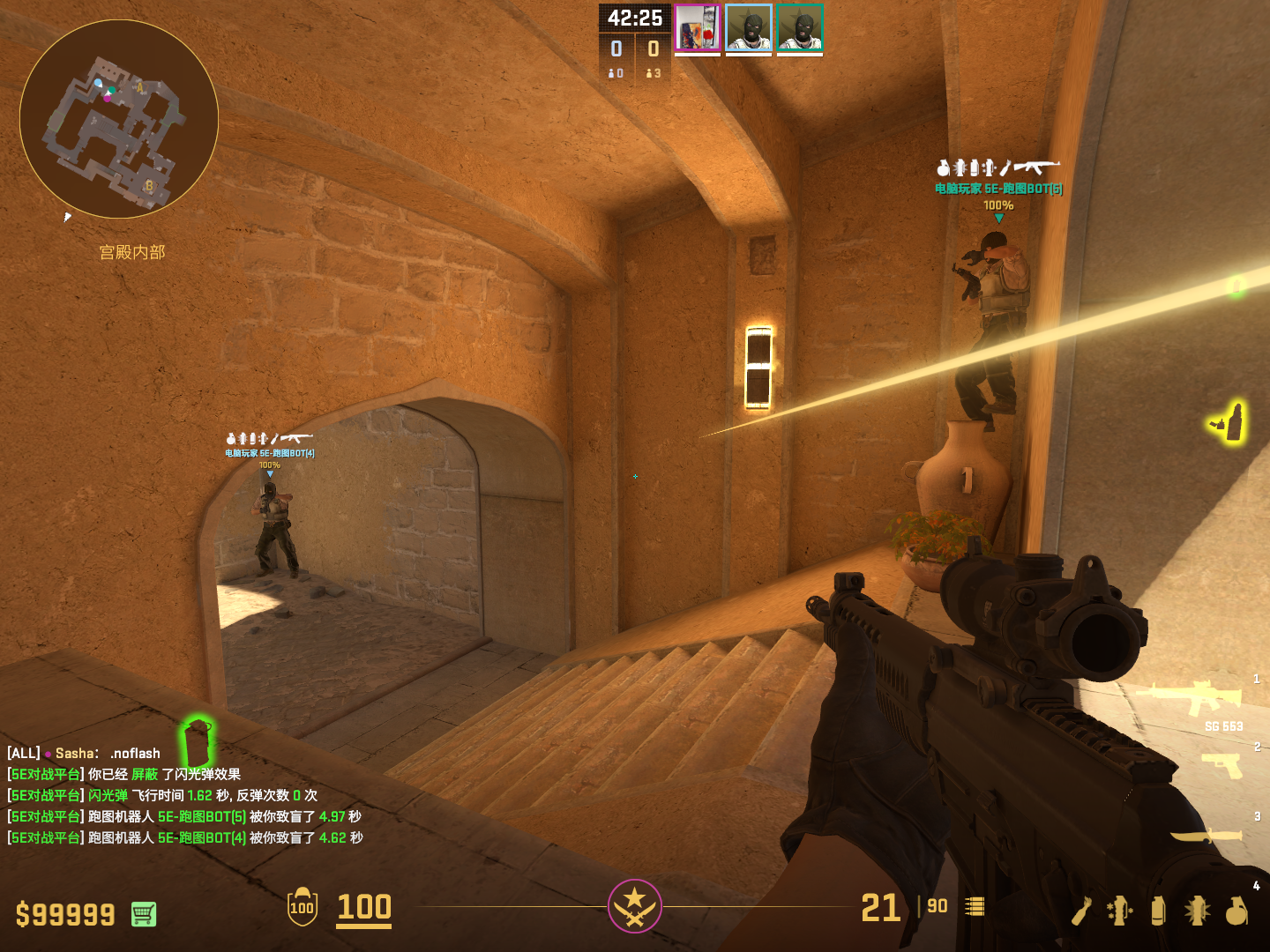Image resolution: width=1270 pixels, height=952 pixels.
Task: Open the buy menu cart icon
Action: 144,914
